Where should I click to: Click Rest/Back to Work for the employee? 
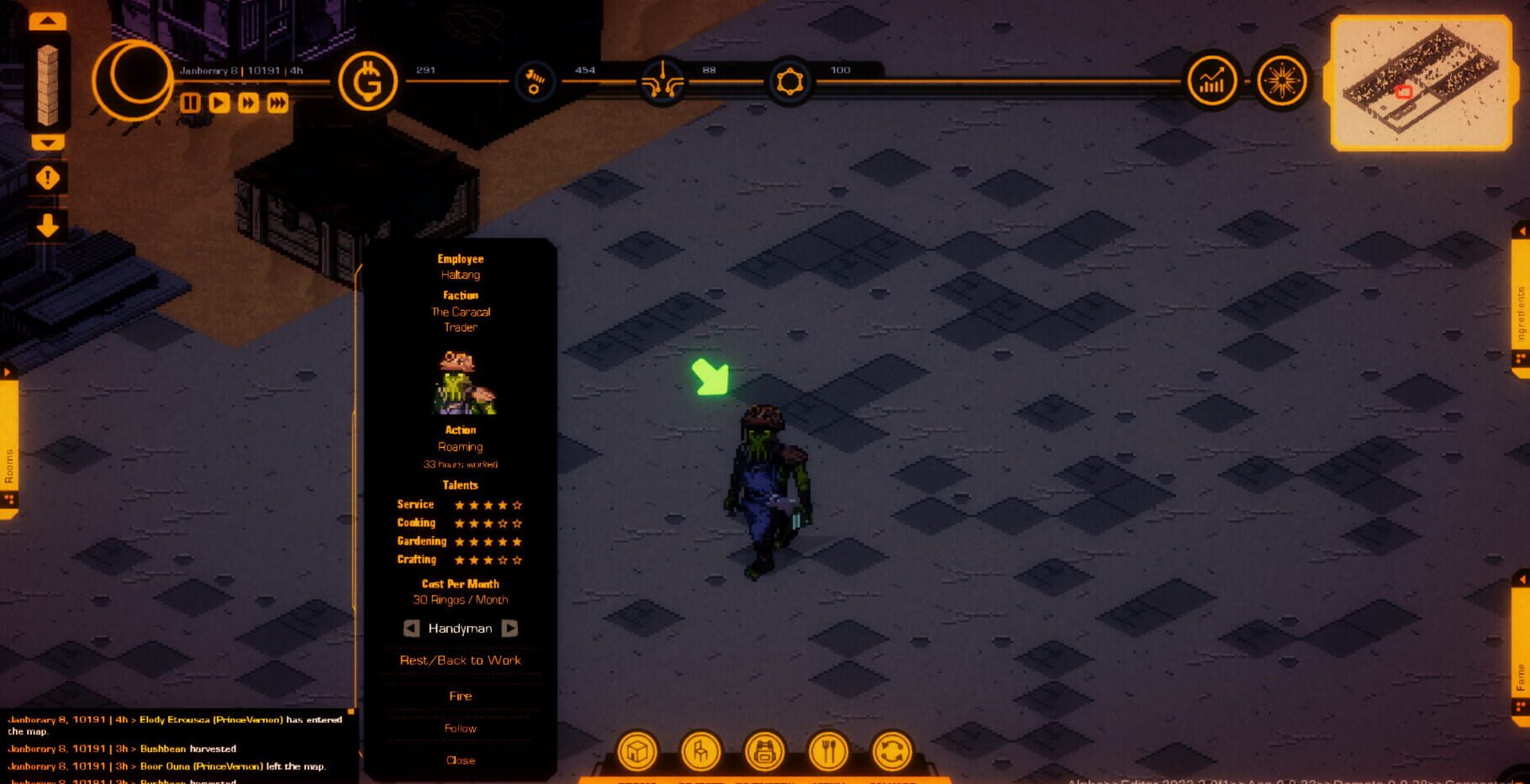[459, 660]
